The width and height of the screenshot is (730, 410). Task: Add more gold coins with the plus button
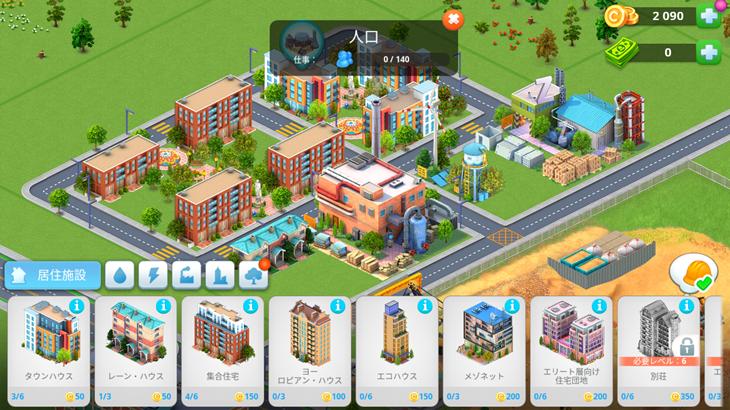pyautogui.click(x=709, y=16)
